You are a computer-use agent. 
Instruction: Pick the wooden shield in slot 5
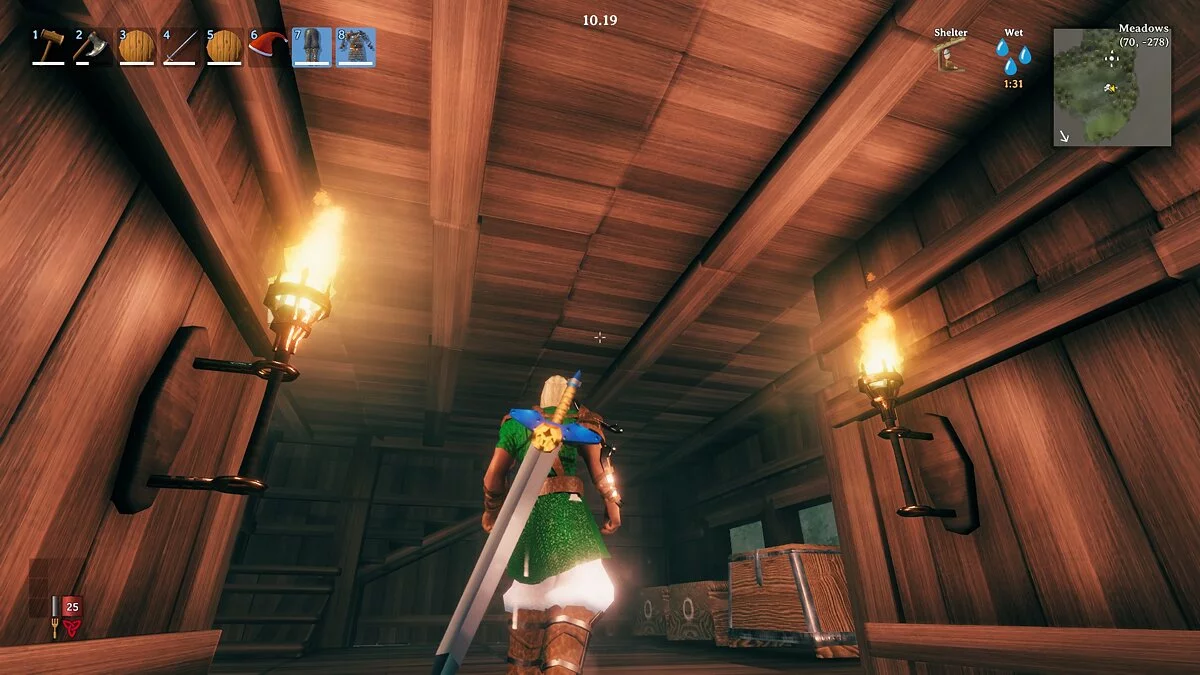click(x=224, y=47)
